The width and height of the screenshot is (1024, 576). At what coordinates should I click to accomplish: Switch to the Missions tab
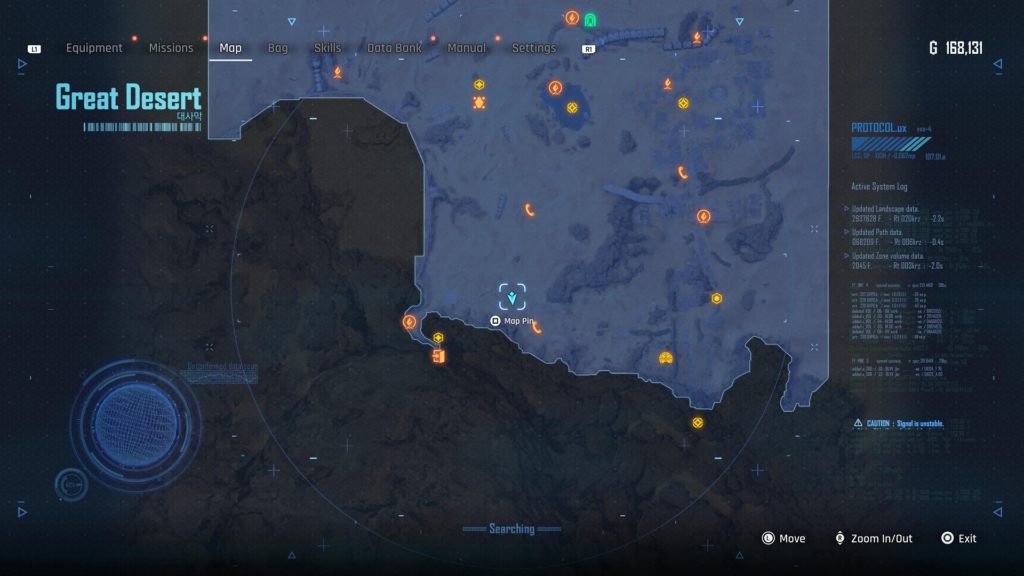(x=171, y=48)
